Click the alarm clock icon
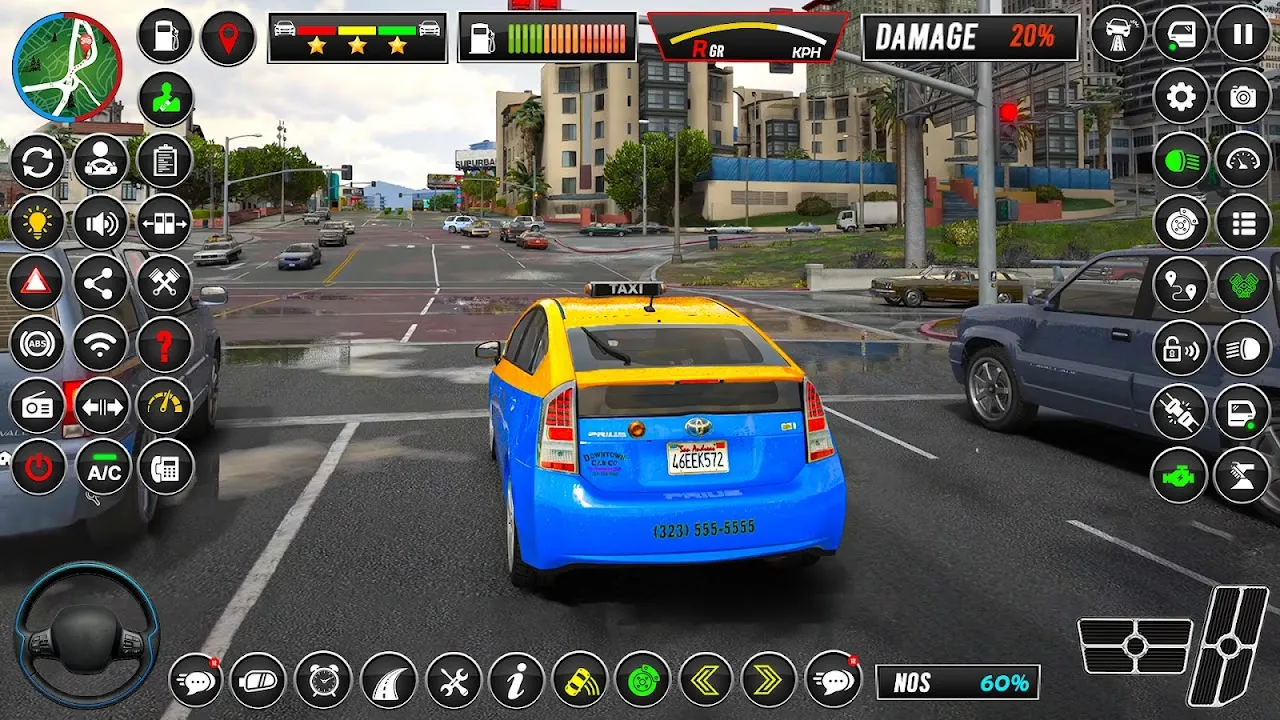The image size is (1280, 720). (324, 681)
